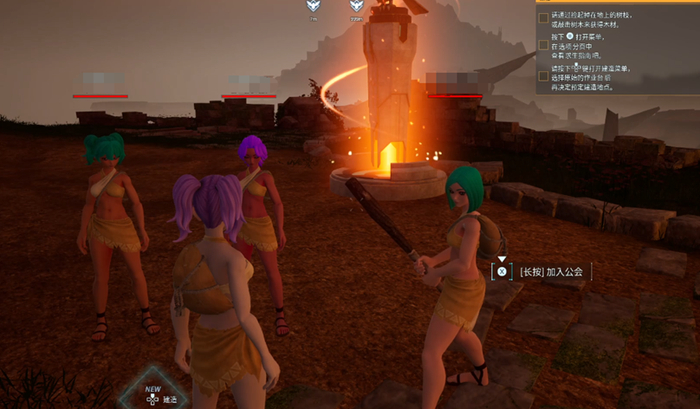Tick the checkbox for the open menu tutorial step

point(543,46)
